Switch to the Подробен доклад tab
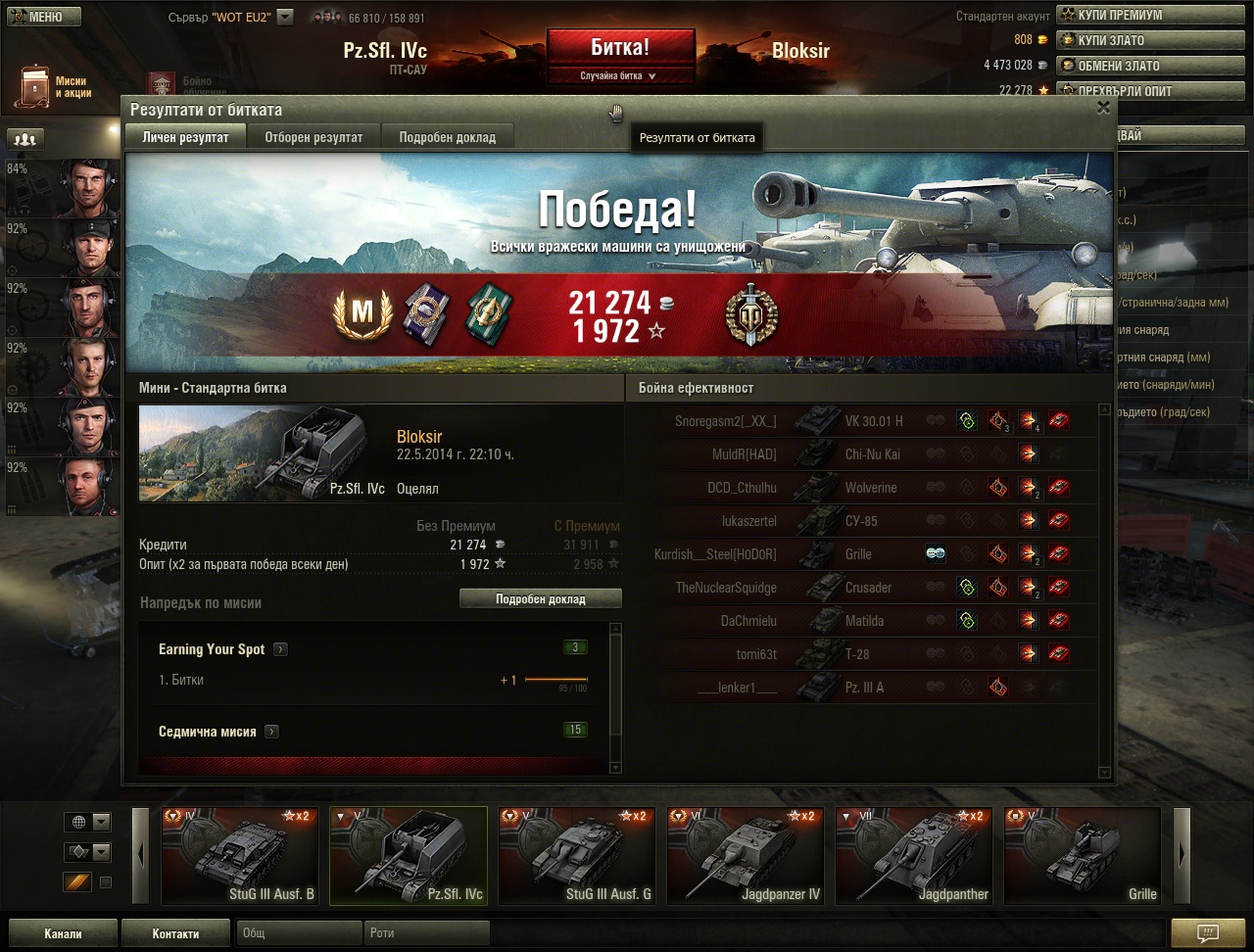Viewport: 1254px width, 952px height. click(447, 137)
